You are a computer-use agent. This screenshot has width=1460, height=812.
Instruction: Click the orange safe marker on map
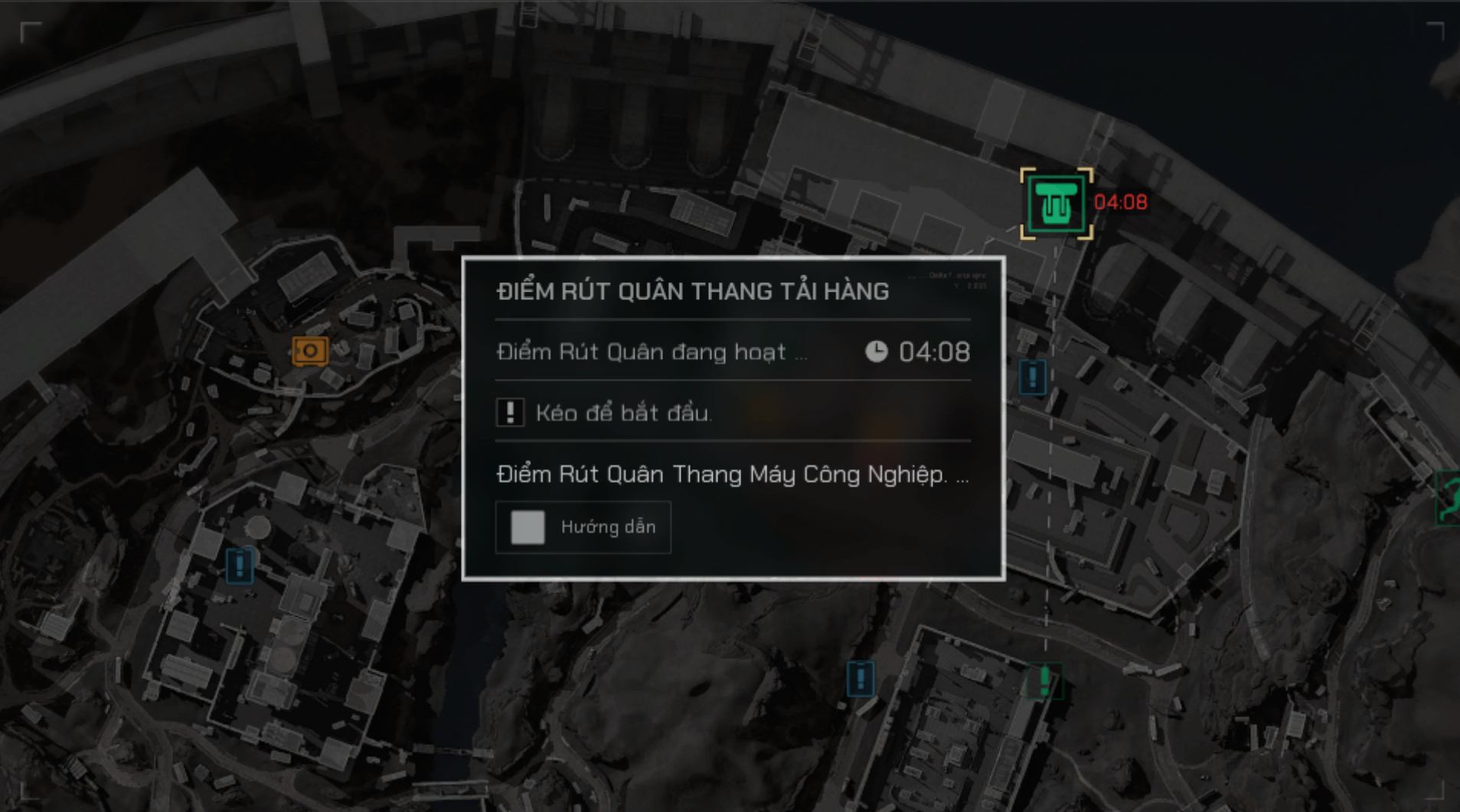(310, 351)
